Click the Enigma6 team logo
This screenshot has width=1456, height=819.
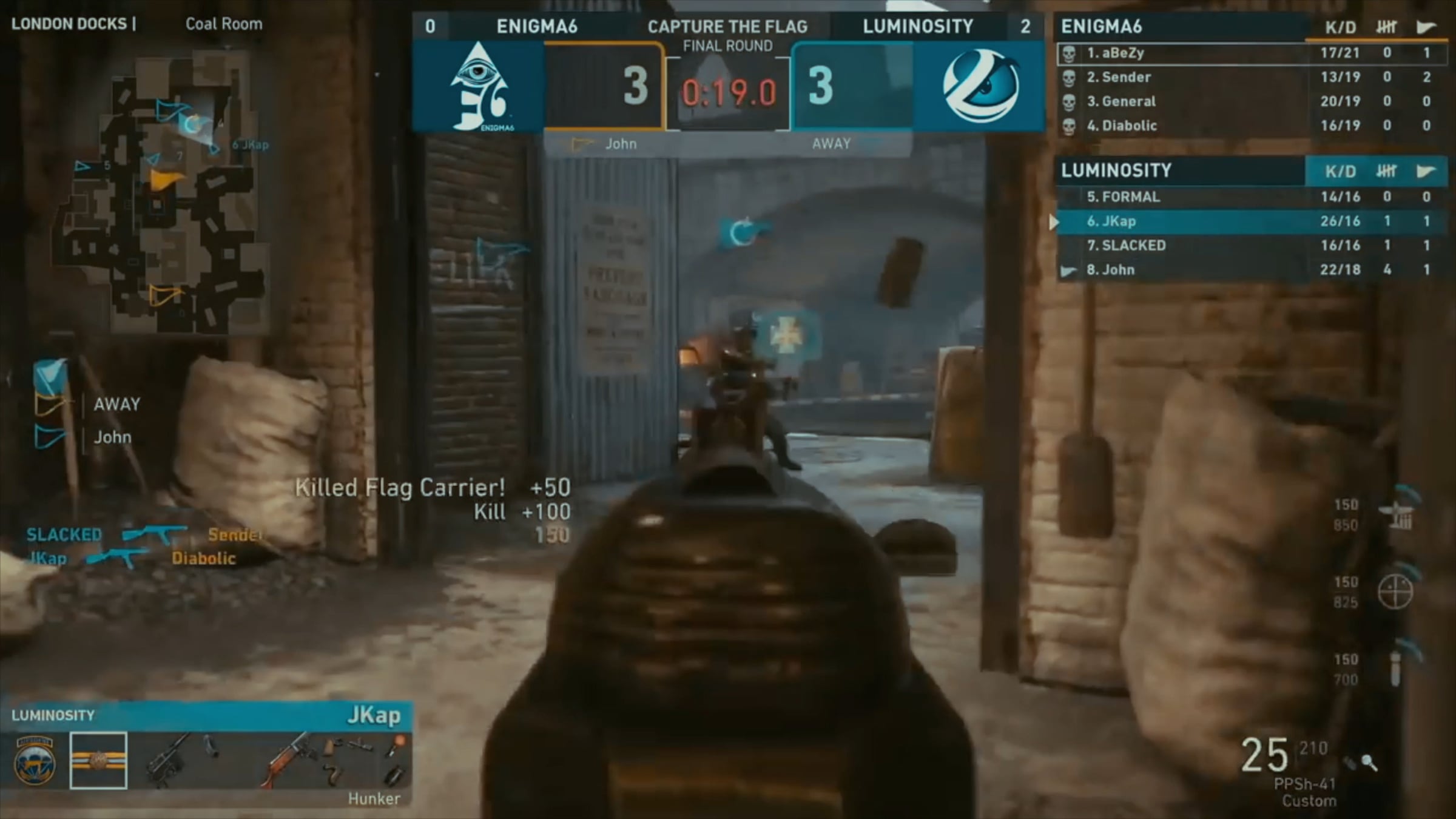click(x=479, y=87)
